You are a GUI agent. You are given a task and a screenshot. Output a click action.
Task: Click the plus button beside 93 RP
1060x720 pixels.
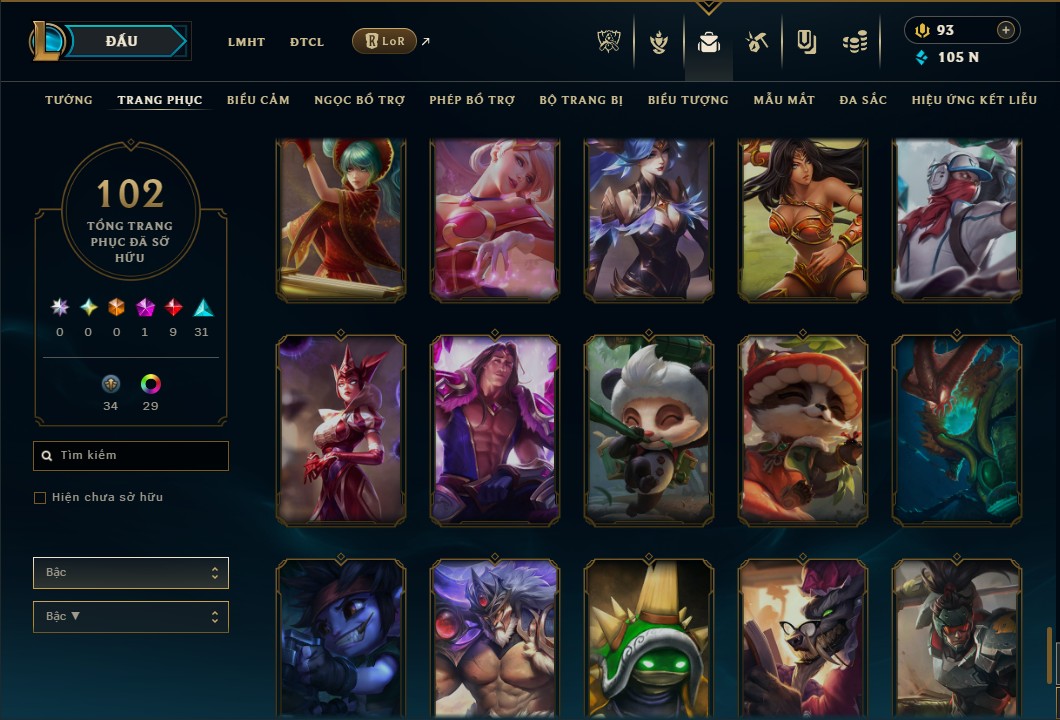pyautogui.click(x=1006, y=30)
